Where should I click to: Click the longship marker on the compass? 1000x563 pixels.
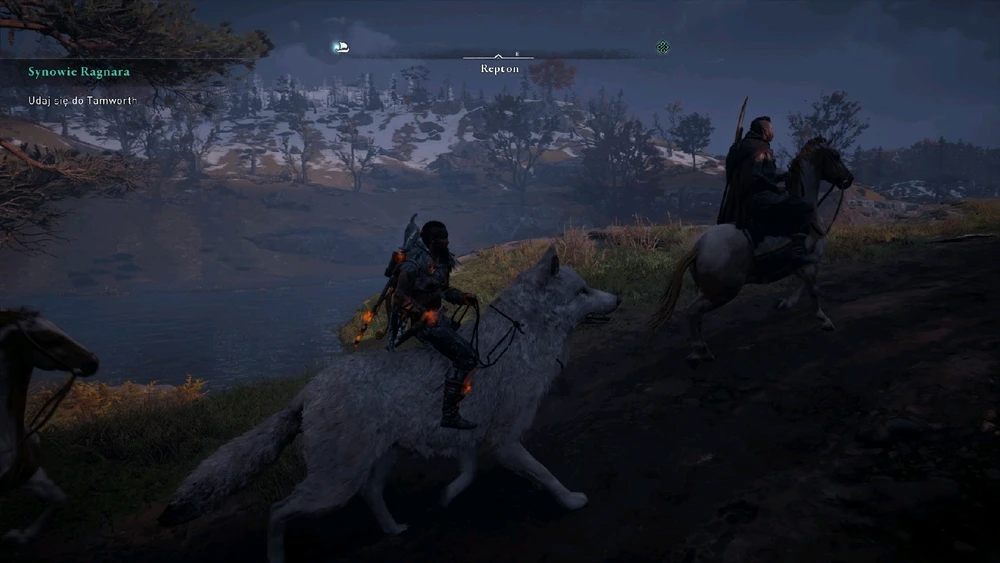click(x=341, y=47)
